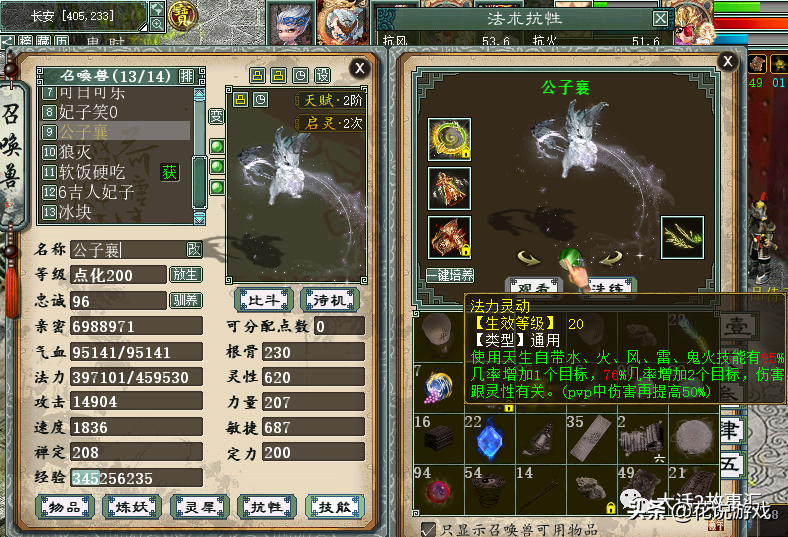Viewport: 788px width, 537px height.
Task: Open the 灵犀 tab
Action: (x=199, y=507)
